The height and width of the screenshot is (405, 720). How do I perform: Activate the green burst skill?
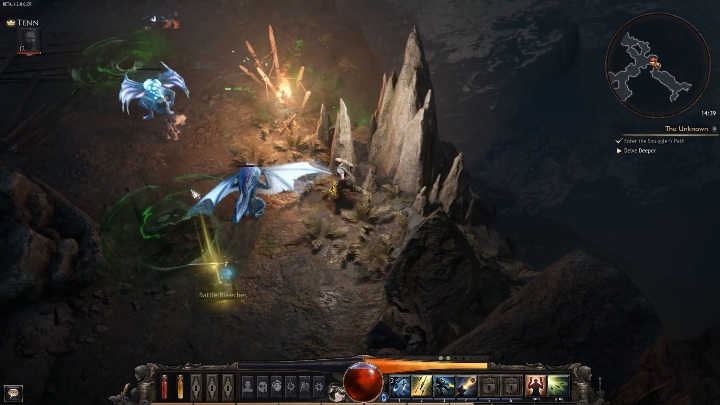pos(558,385)
